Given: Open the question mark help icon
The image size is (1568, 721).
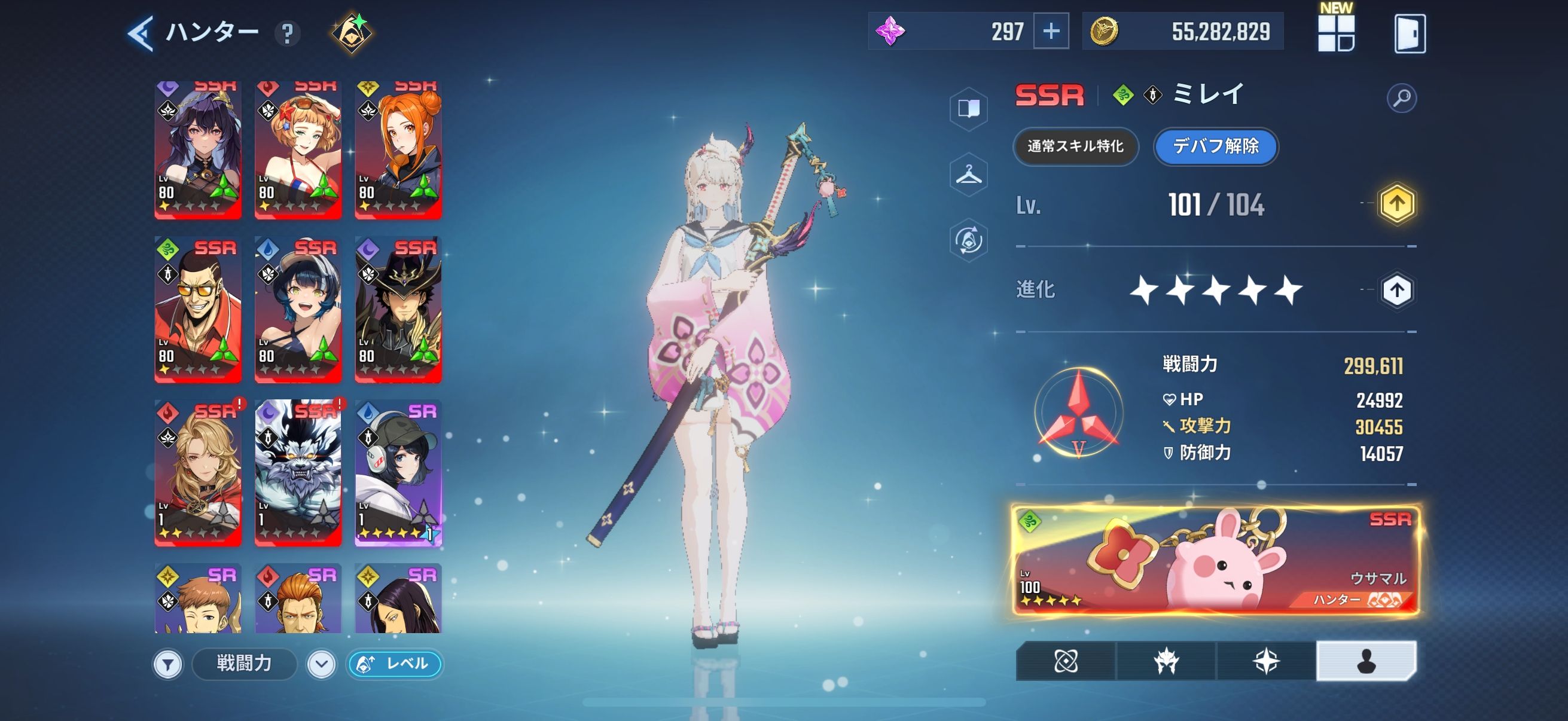Looking at the screenshot, I should [287, 33].
